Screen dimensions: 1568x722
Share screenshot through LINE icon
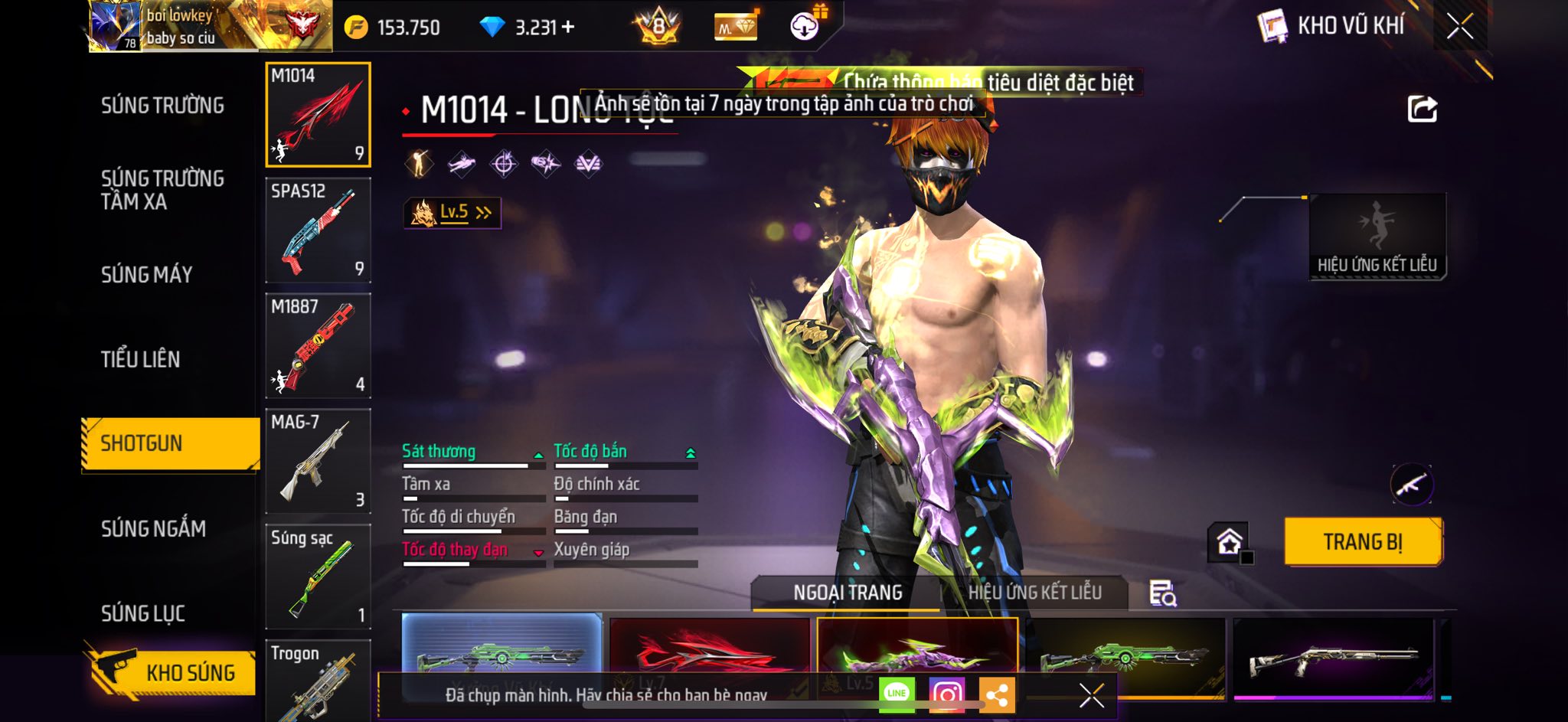[x=897, y=694]
